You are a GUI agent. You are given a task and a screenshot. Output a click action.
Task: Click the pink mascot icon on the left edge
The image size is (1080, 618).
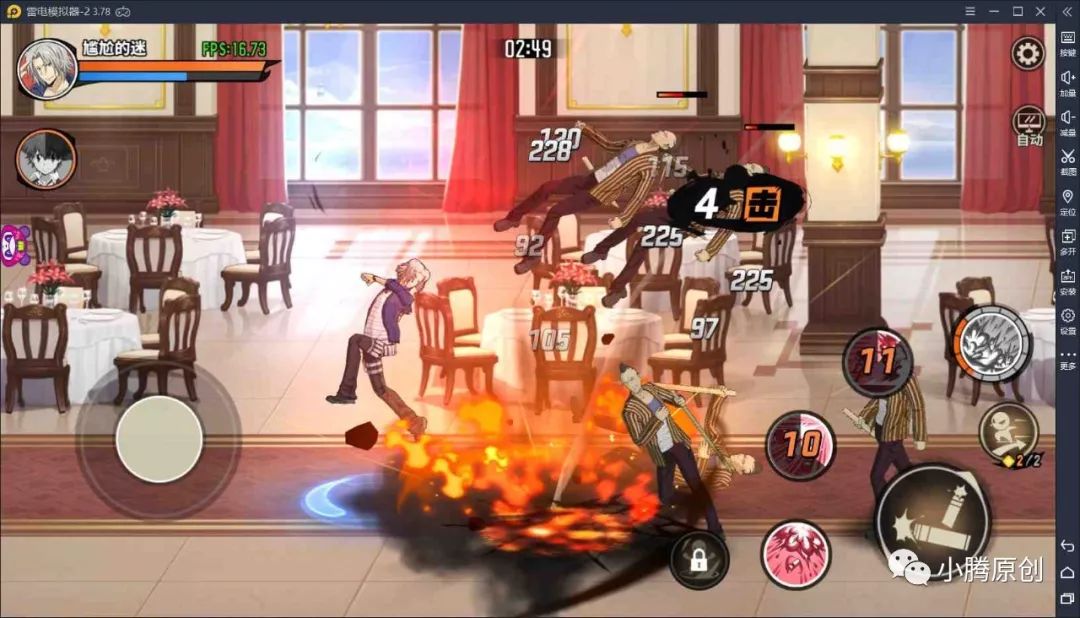[12, 245]
